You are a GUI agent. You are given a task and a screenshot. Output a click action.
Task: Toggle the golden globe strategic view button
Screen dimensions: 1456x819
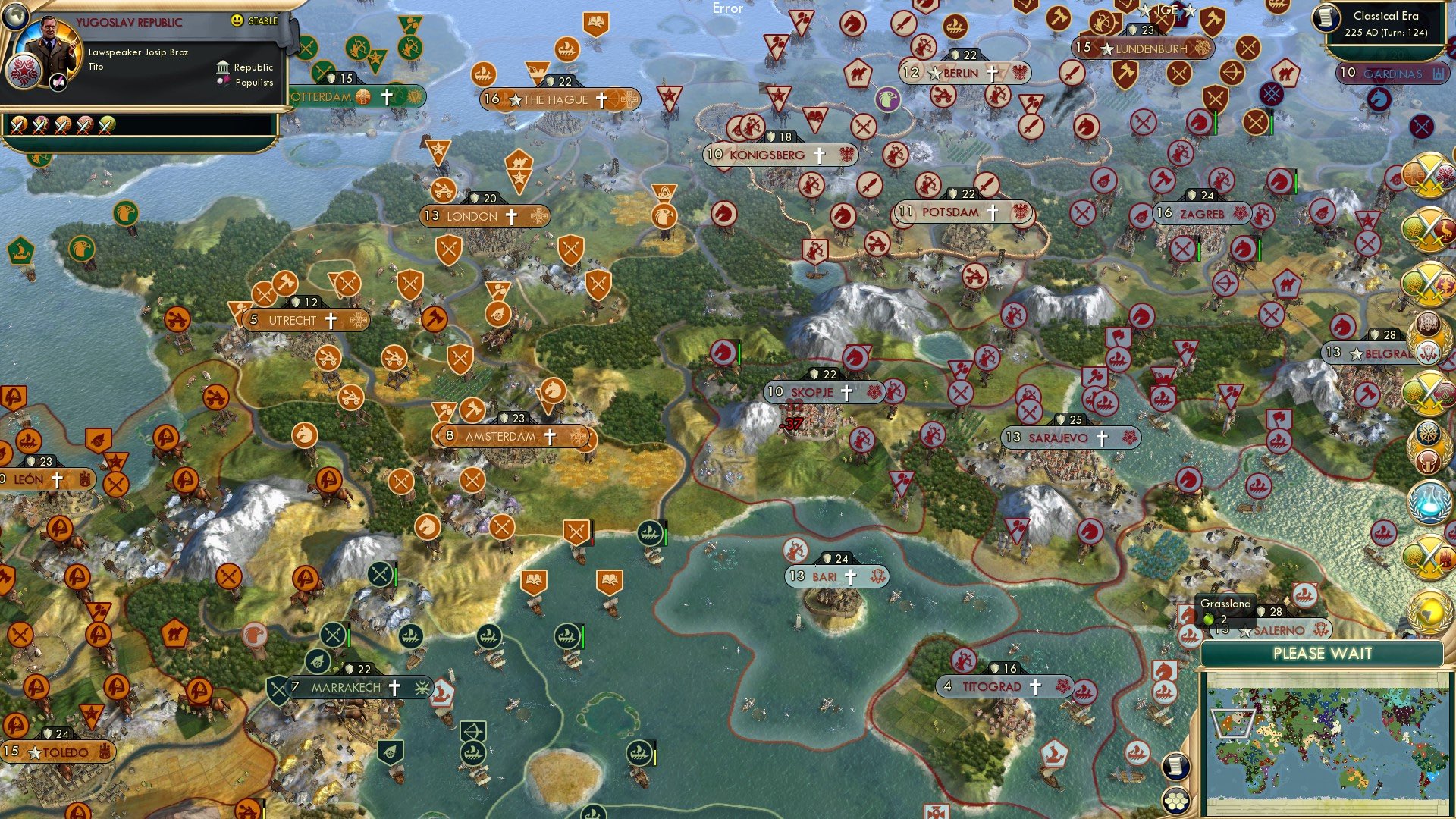(1430, 611)
